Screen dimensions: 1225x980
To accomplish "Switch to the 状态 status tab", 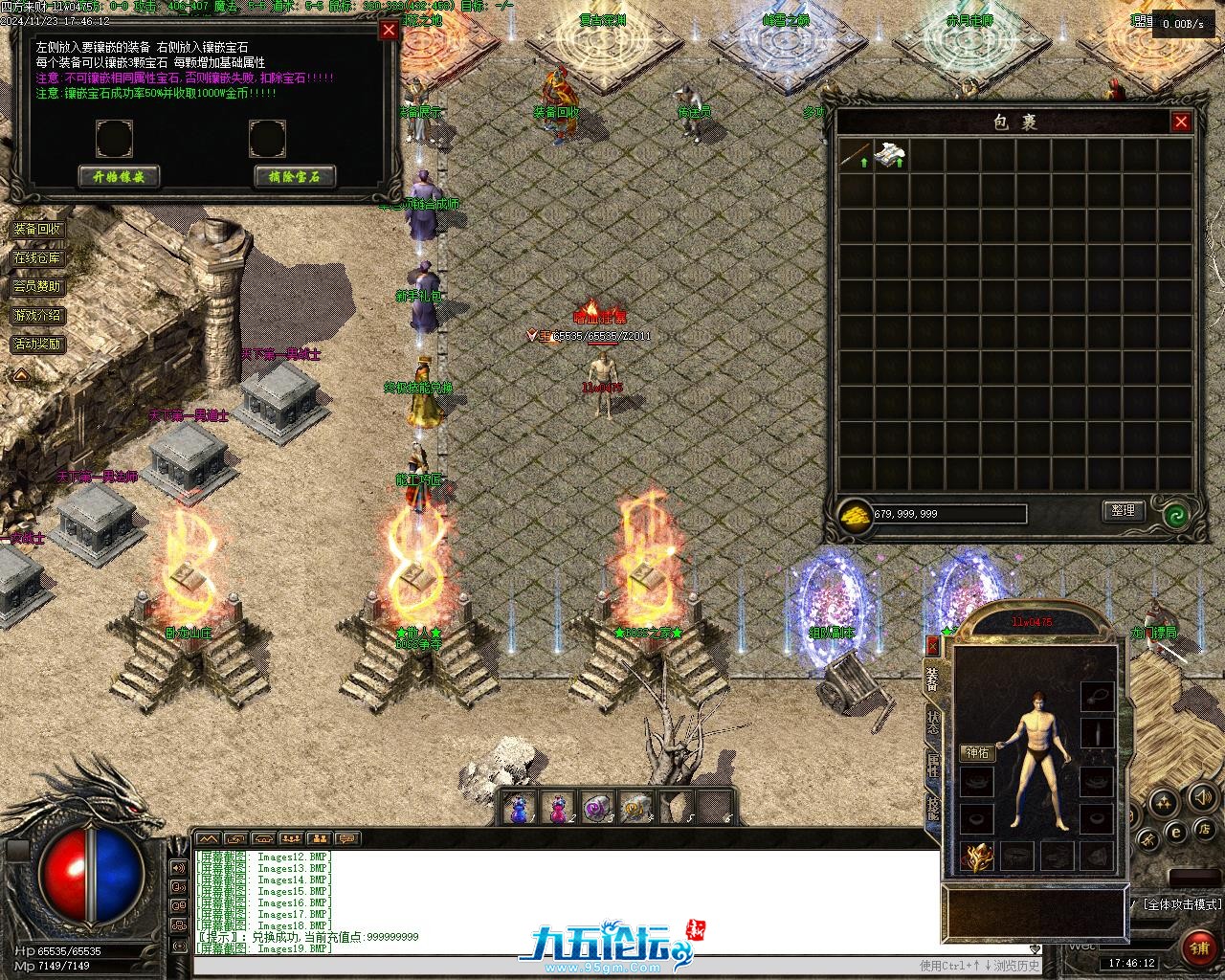I will [933, 723].
